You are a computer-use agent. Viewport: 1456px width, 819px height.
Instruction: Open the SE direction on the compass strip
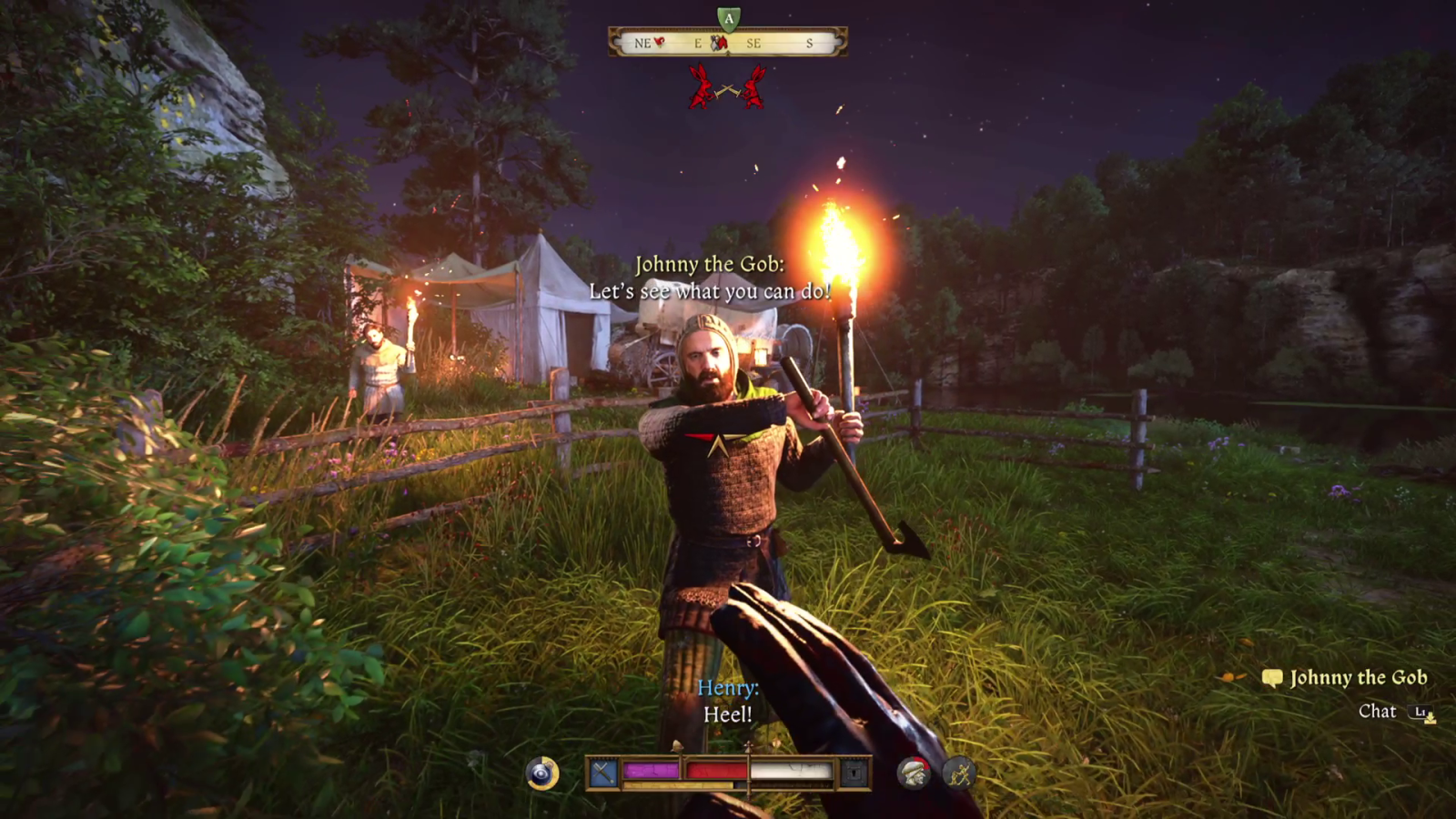coord(753,42)
